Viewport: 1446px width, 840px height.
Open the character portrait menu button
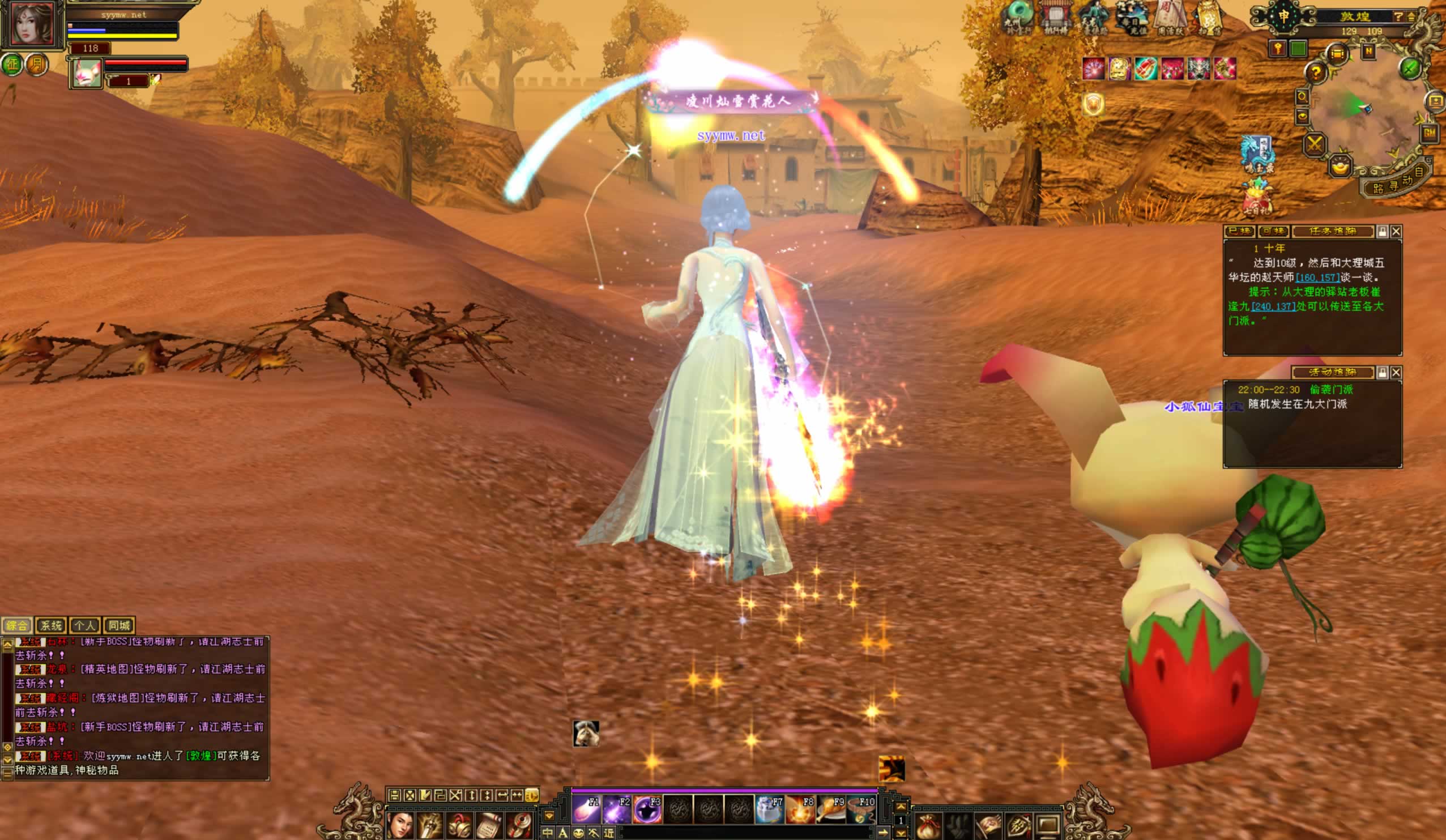(400, 826)
